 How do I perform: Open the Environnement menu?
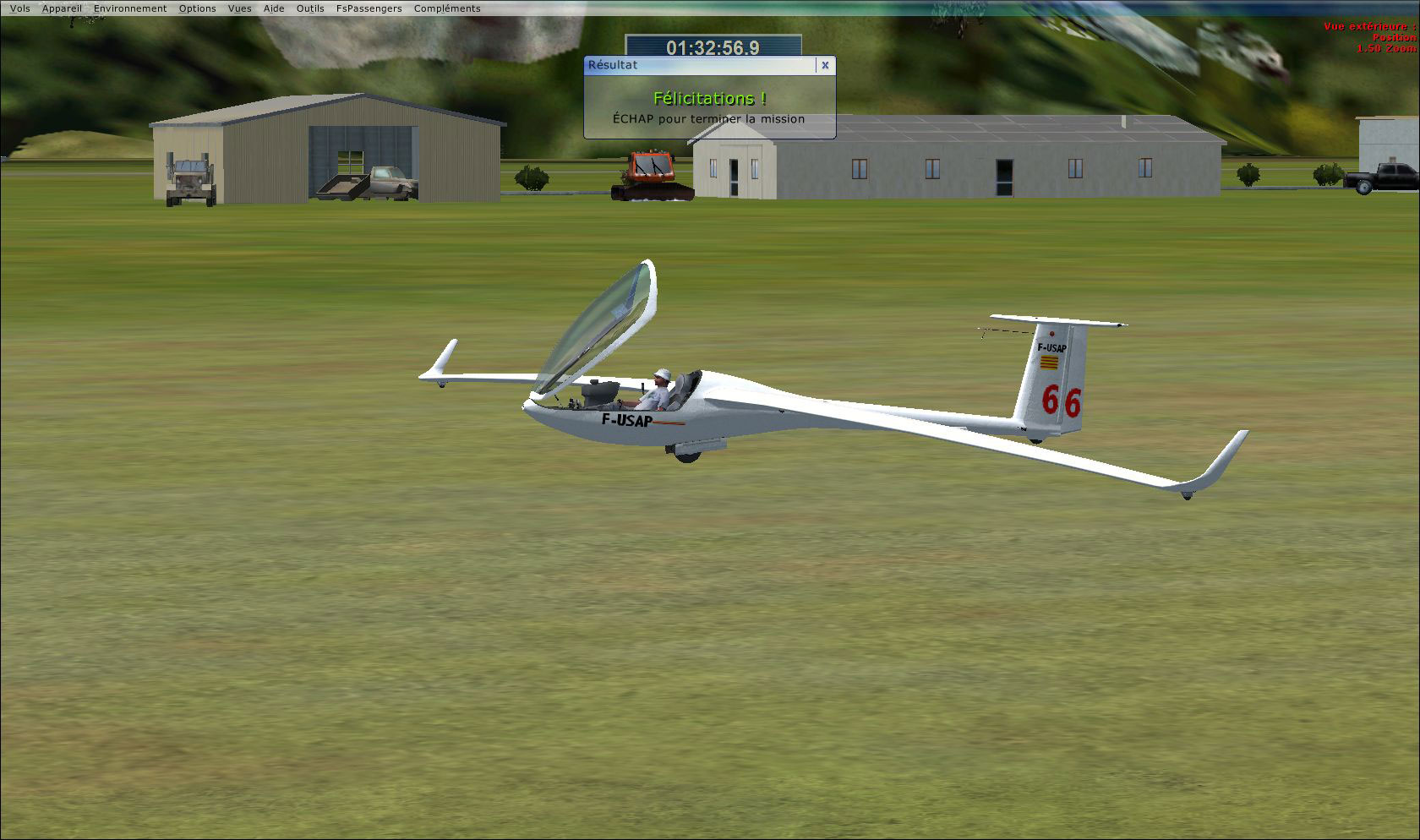click(131, 8)
